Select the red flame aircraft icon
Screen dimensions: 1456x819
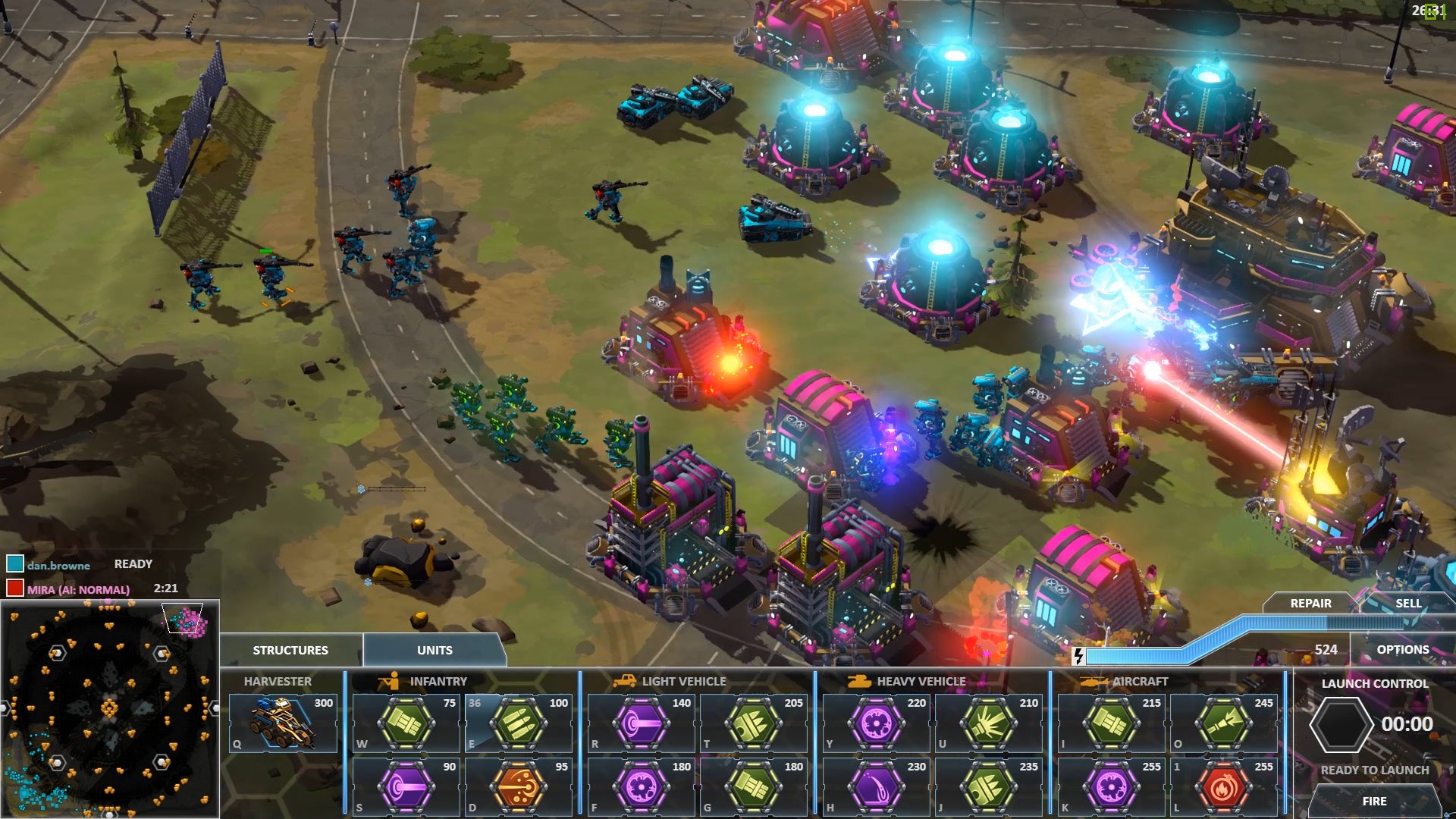[1224, 787]
